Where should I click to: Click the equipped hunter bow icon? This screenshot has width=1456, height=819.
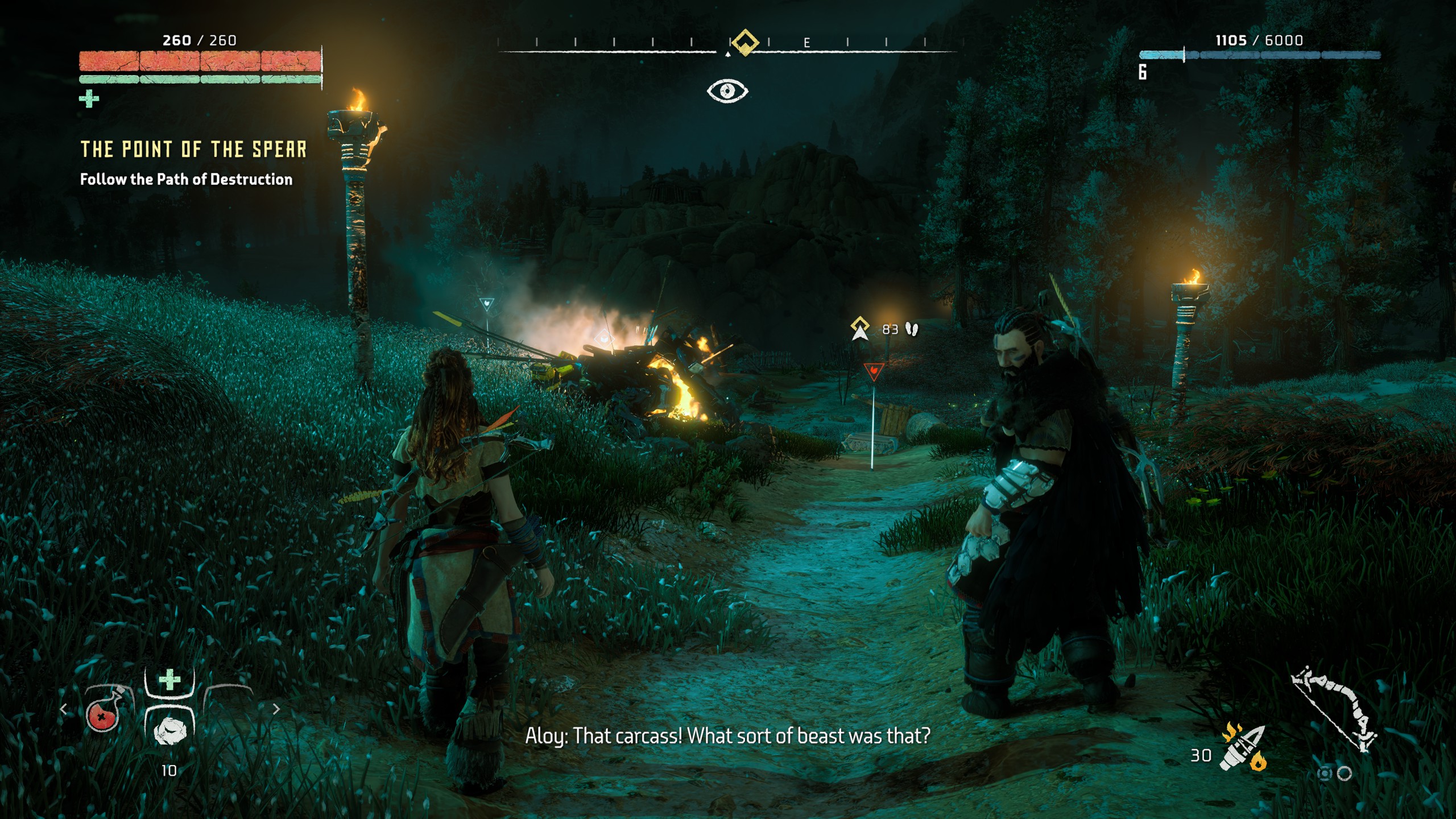pos(1334,709)
